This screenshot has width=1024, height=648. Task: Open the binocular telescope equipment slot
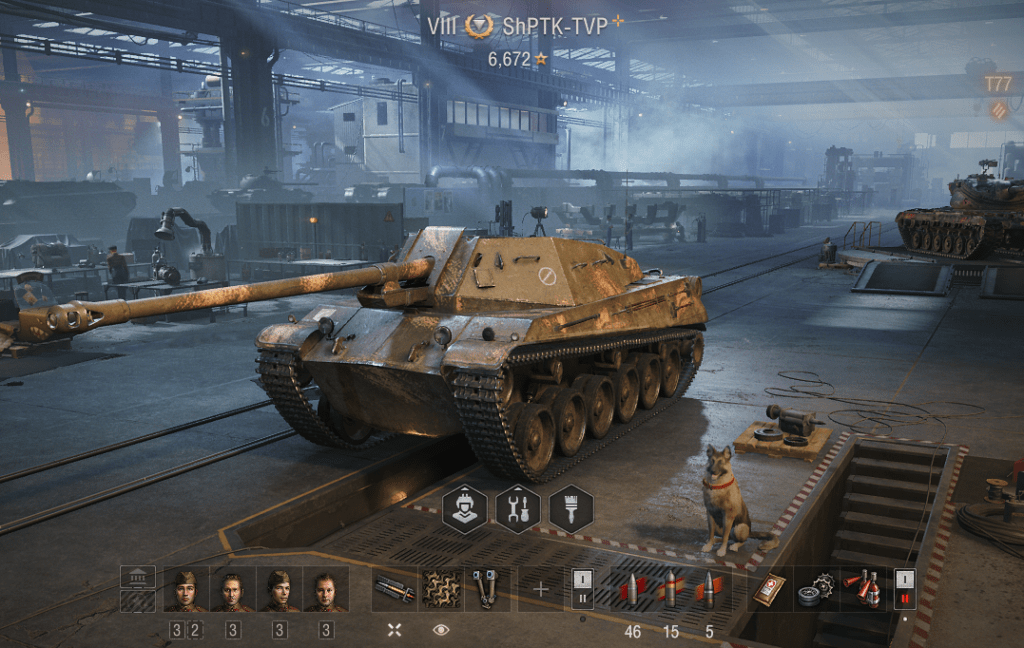(487, 590)
